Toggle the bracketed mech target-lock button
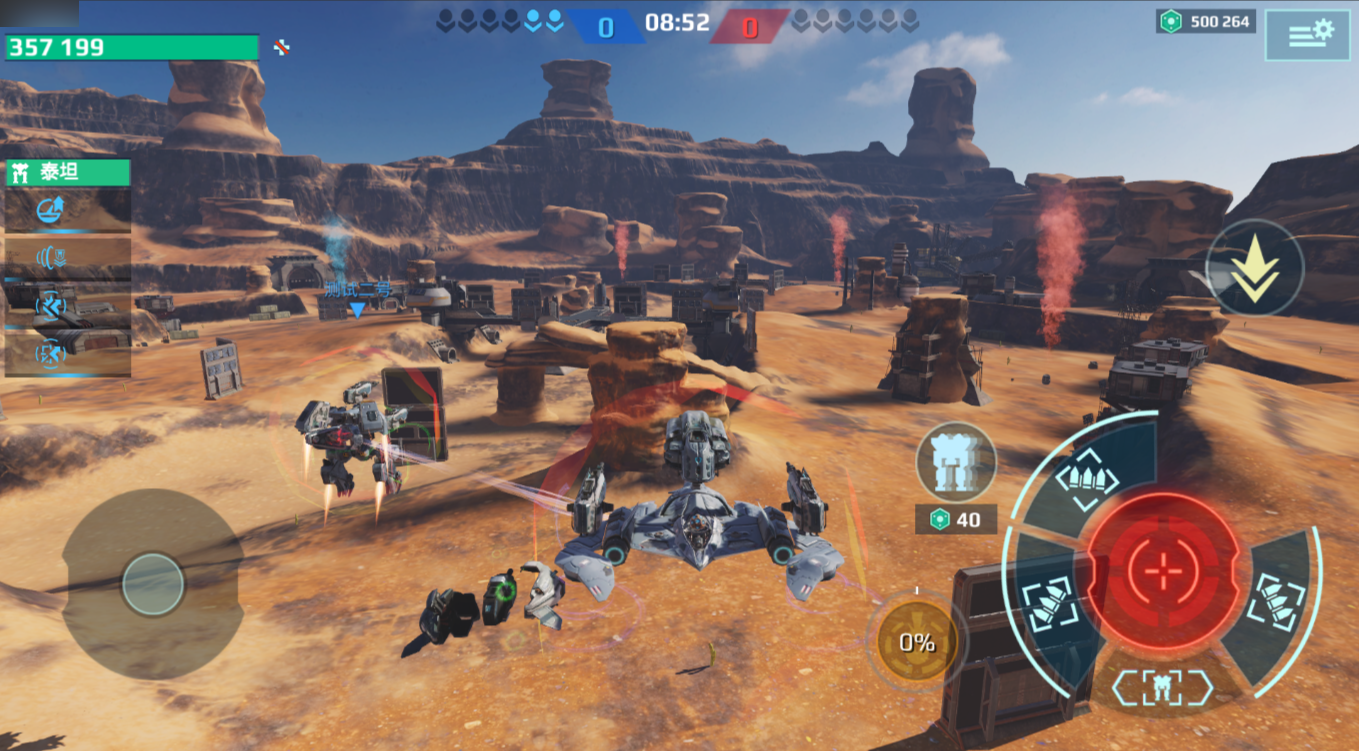This screenshot has height=751, width=1359. (1162, 688)
